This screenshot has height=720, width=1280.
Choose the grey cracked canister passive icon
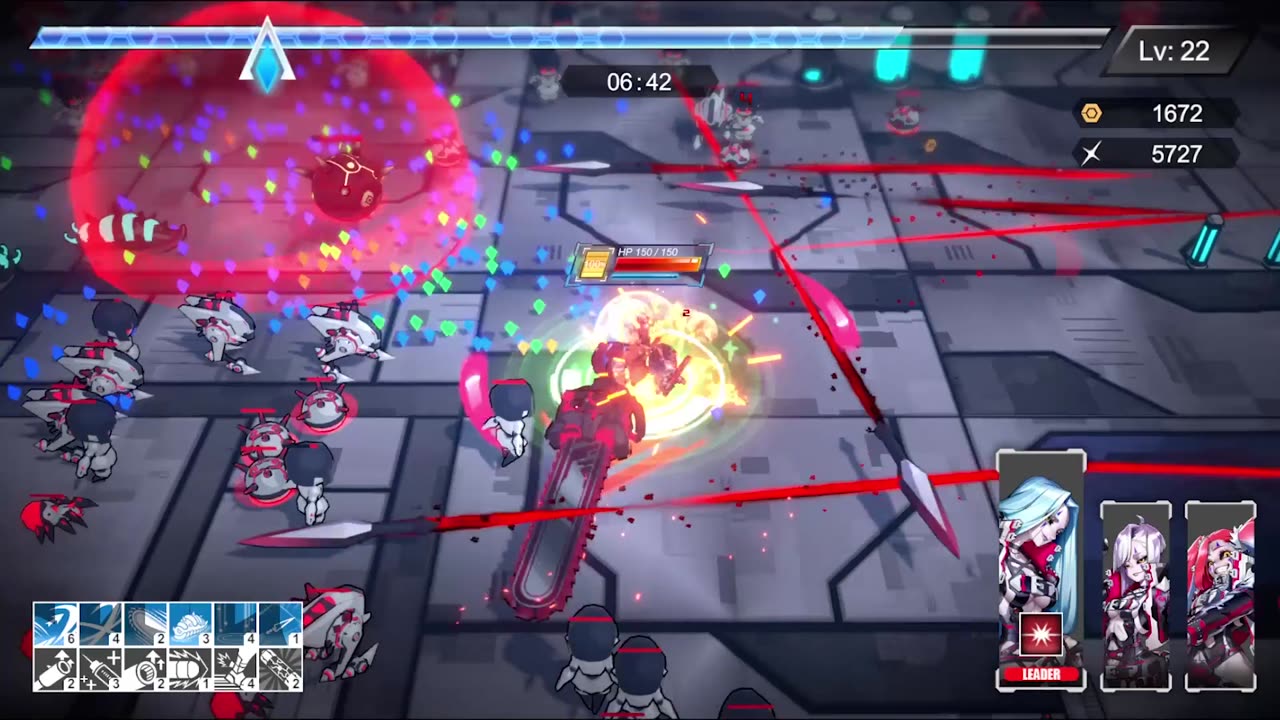(x=280, y=669)
